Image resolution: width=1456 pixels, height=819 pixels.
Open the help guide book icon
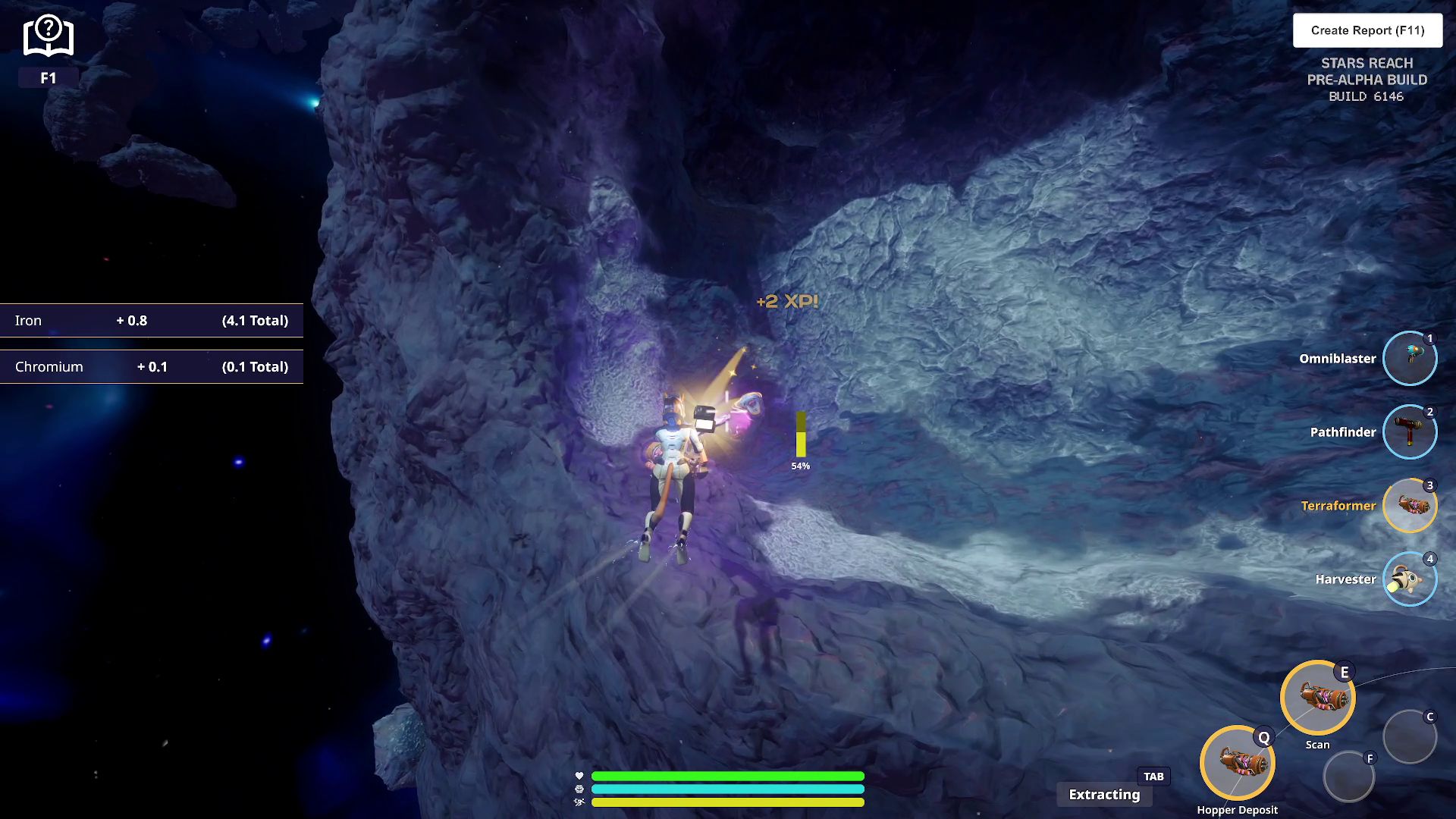pyautogui.click(x=48, y=36)
